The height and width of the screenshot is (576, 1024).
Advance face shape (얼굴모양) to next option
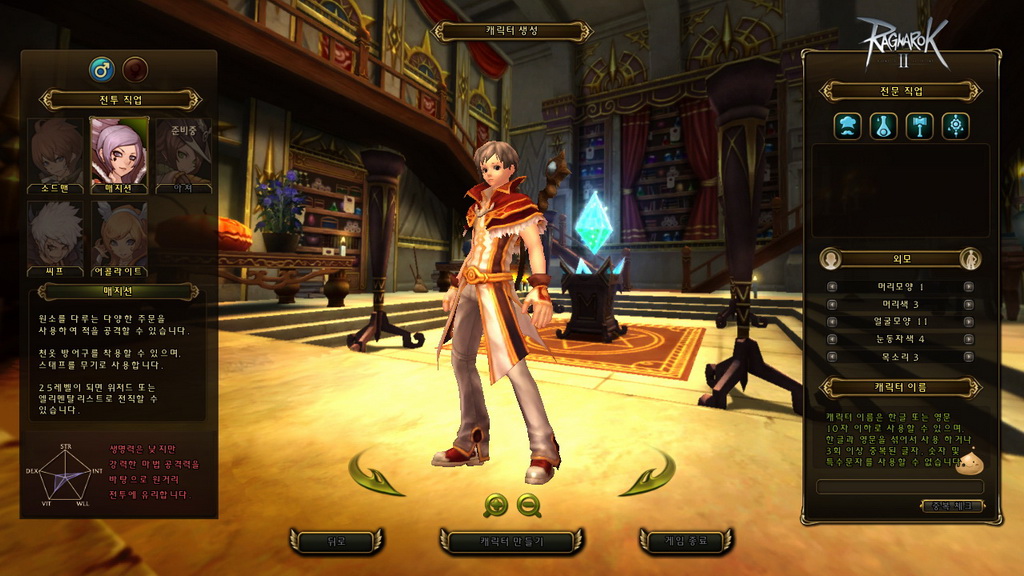968,322
